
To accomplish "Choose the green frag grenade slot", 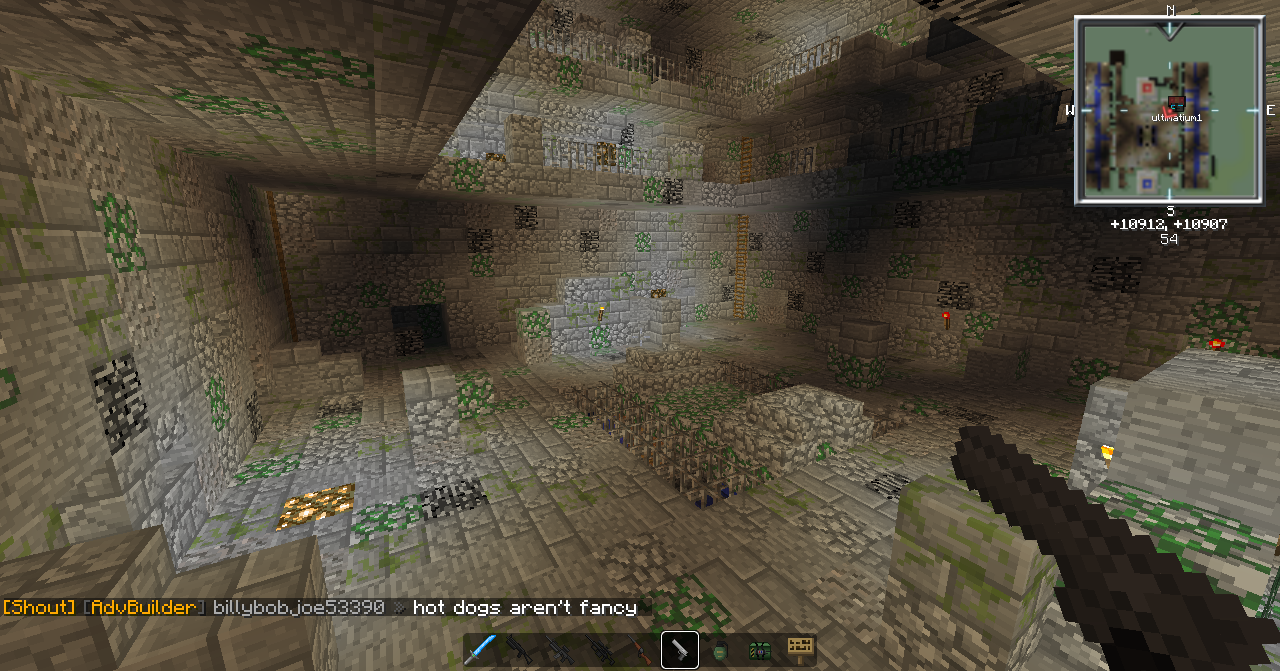I will pyautogui.click(x=719, y=650).
